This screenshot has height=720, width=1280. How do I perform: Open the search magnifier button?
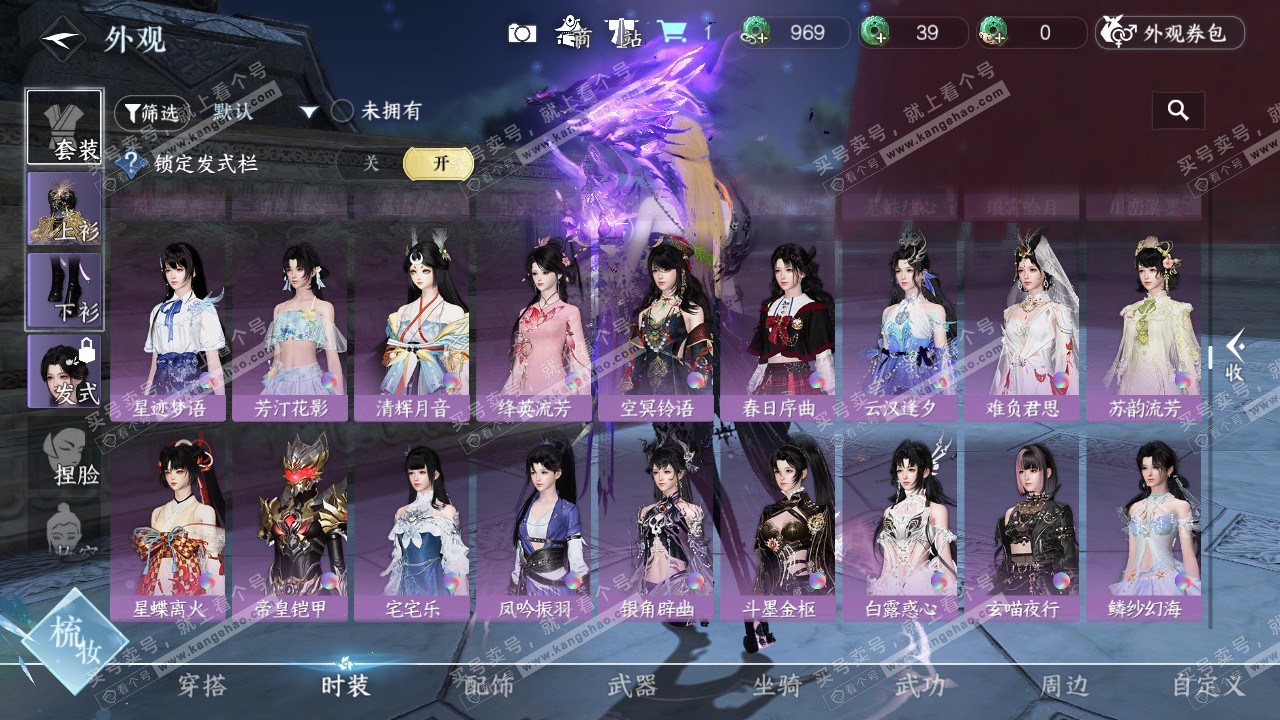(x=1178, y=111)
